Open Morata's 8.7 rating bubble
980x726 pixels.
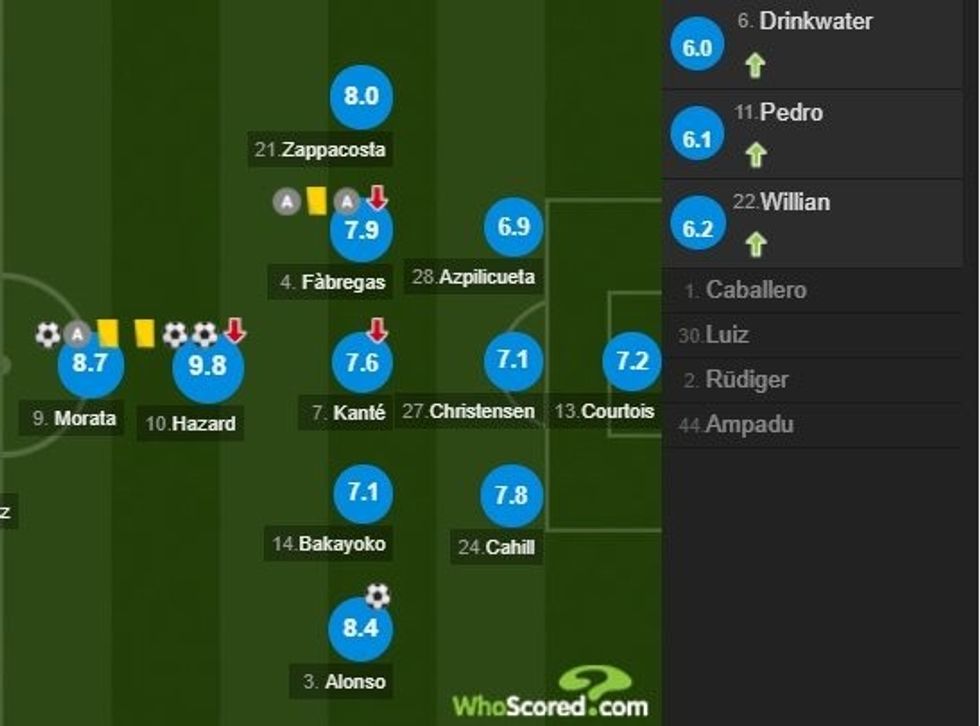tap(90, 364)
